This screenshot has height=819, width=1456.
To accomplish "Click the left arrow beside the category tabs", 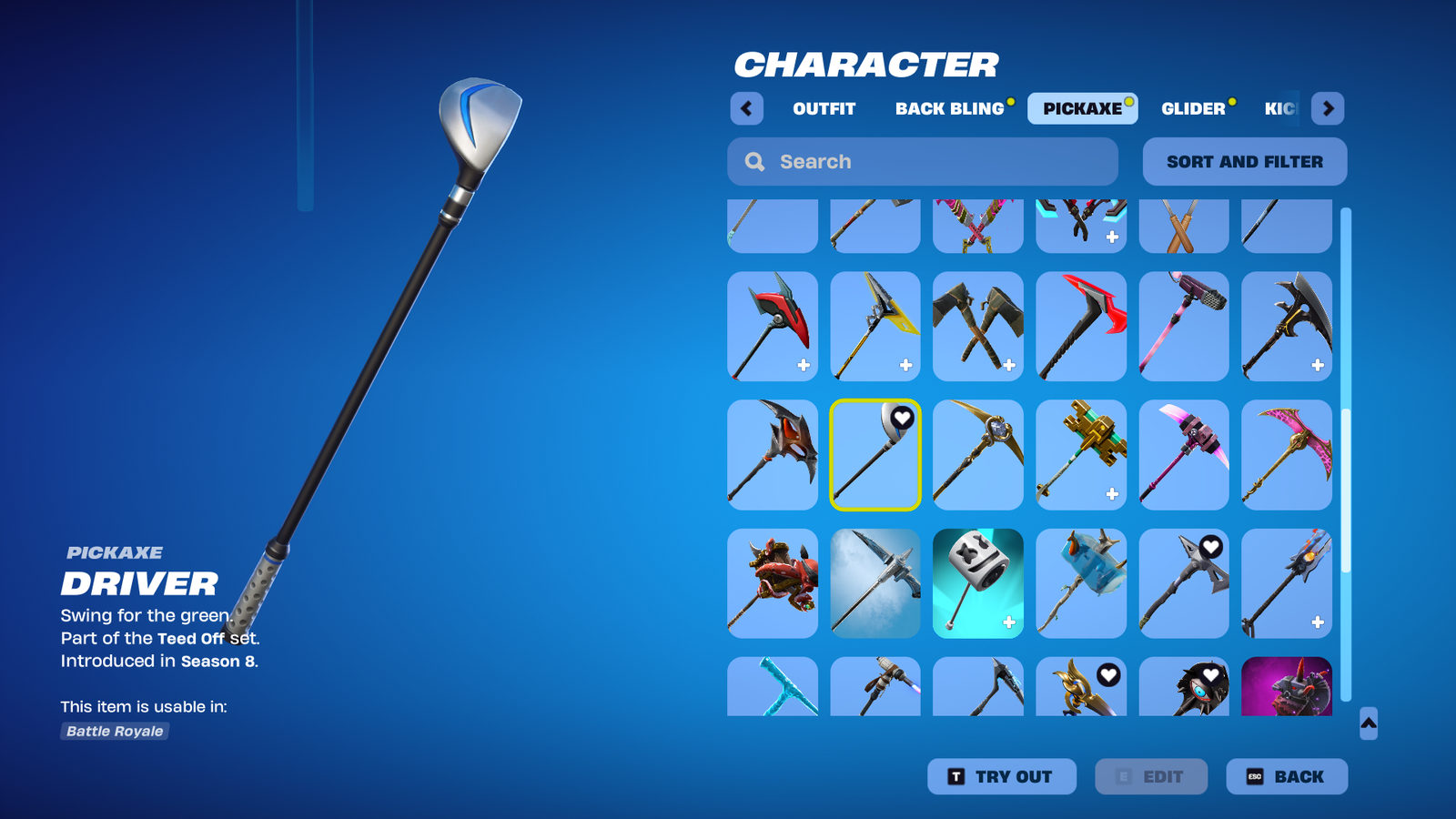I will (746, 108).
